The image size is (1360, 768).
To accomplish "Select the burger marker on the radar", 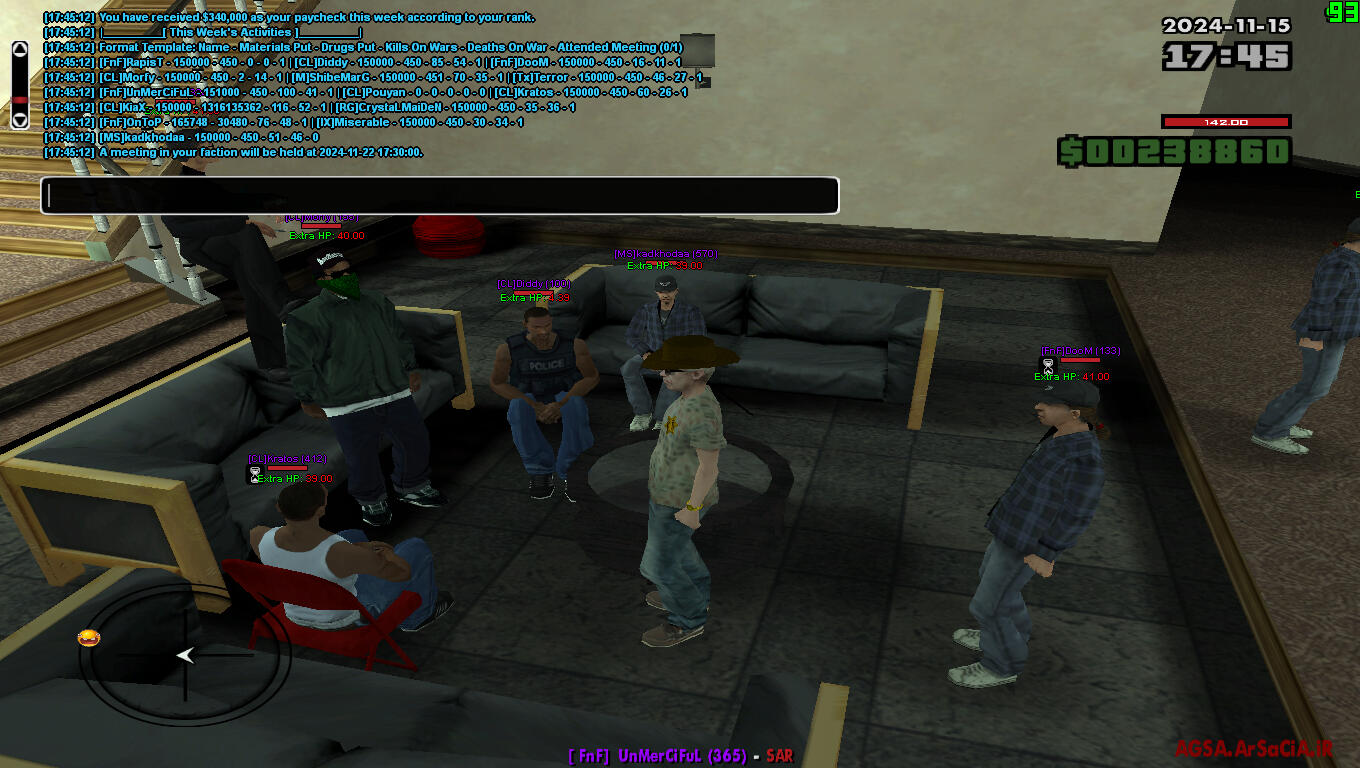I will coord(89,638).
